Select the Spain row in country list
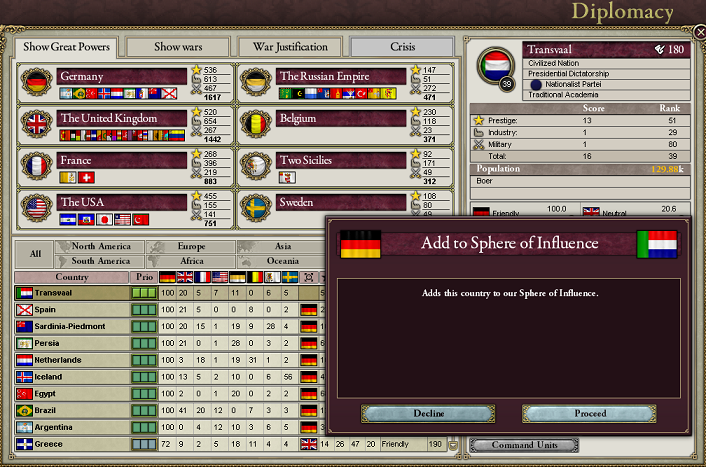The image size is (706, 467). (72, 310)
